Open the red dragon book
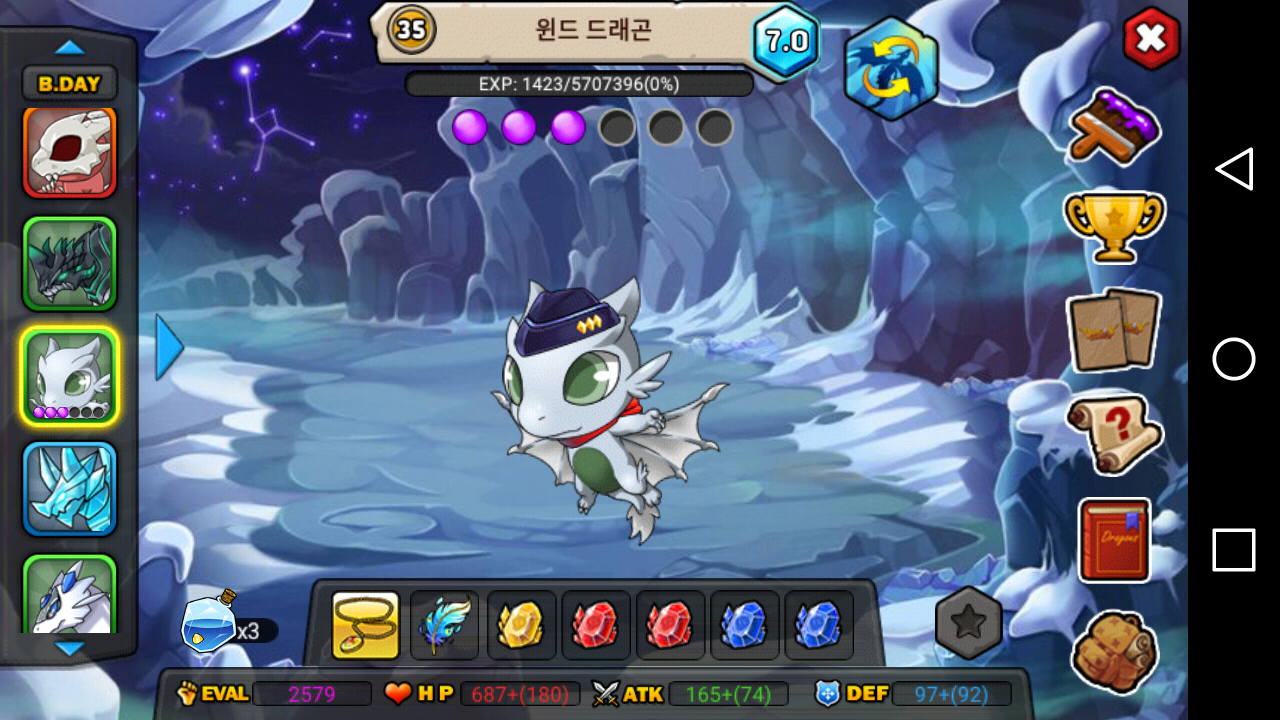The height and width of the screenshot is (720, 1280). pos(1114,540)
